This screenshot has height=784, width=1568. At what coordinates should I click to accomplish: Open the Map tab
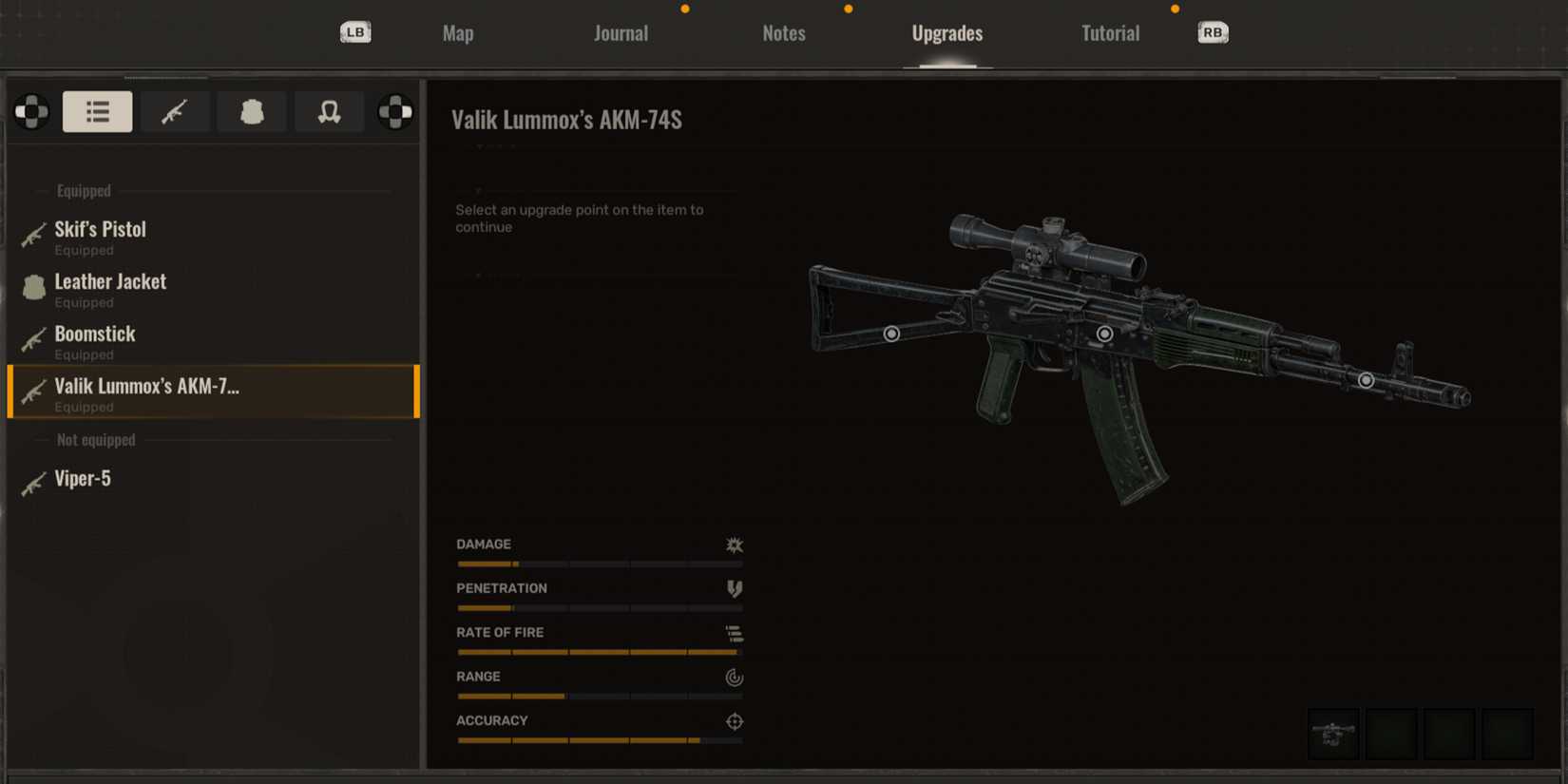point(458,33)
